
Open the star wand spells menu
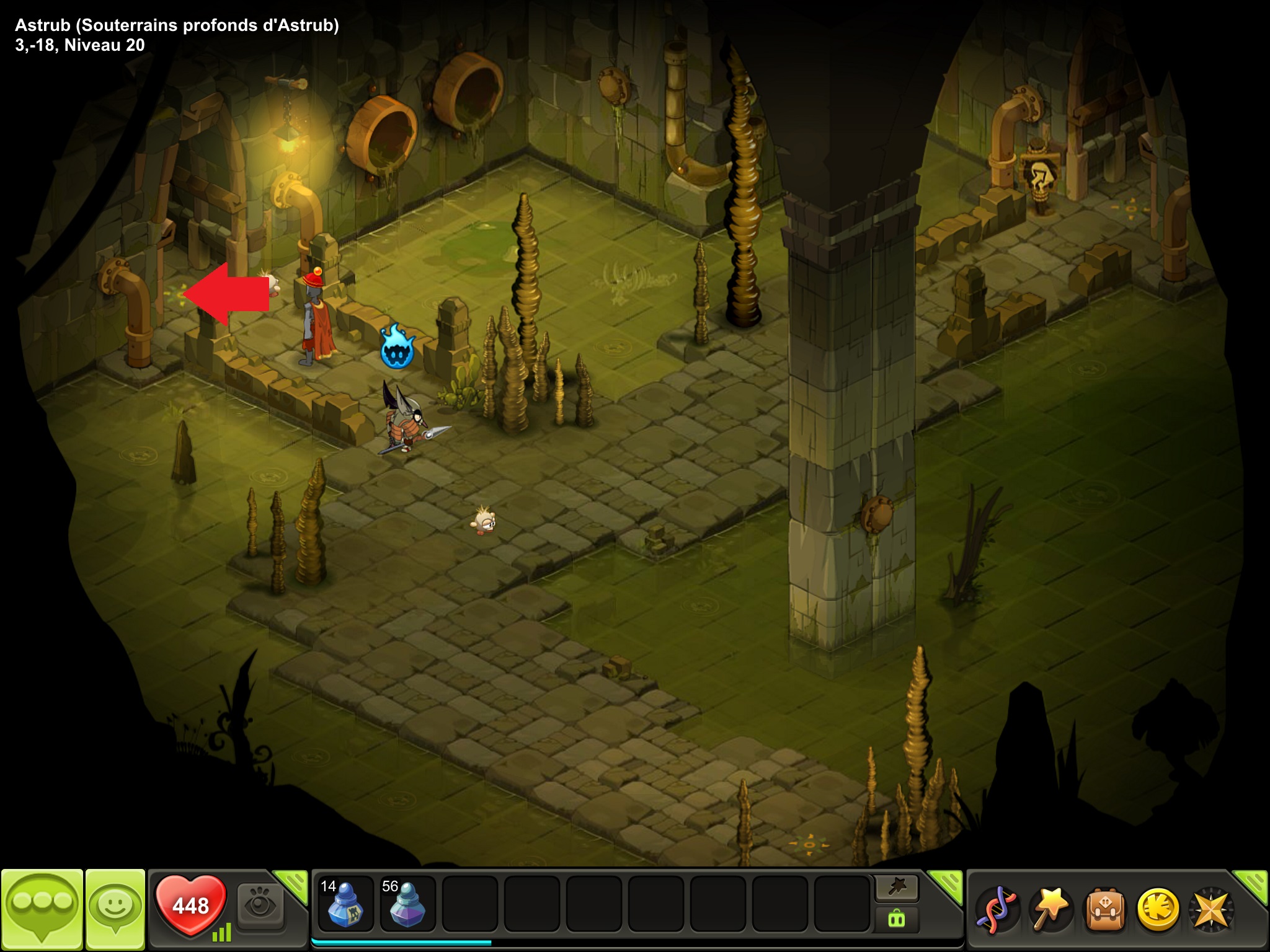click(1050, 910)
